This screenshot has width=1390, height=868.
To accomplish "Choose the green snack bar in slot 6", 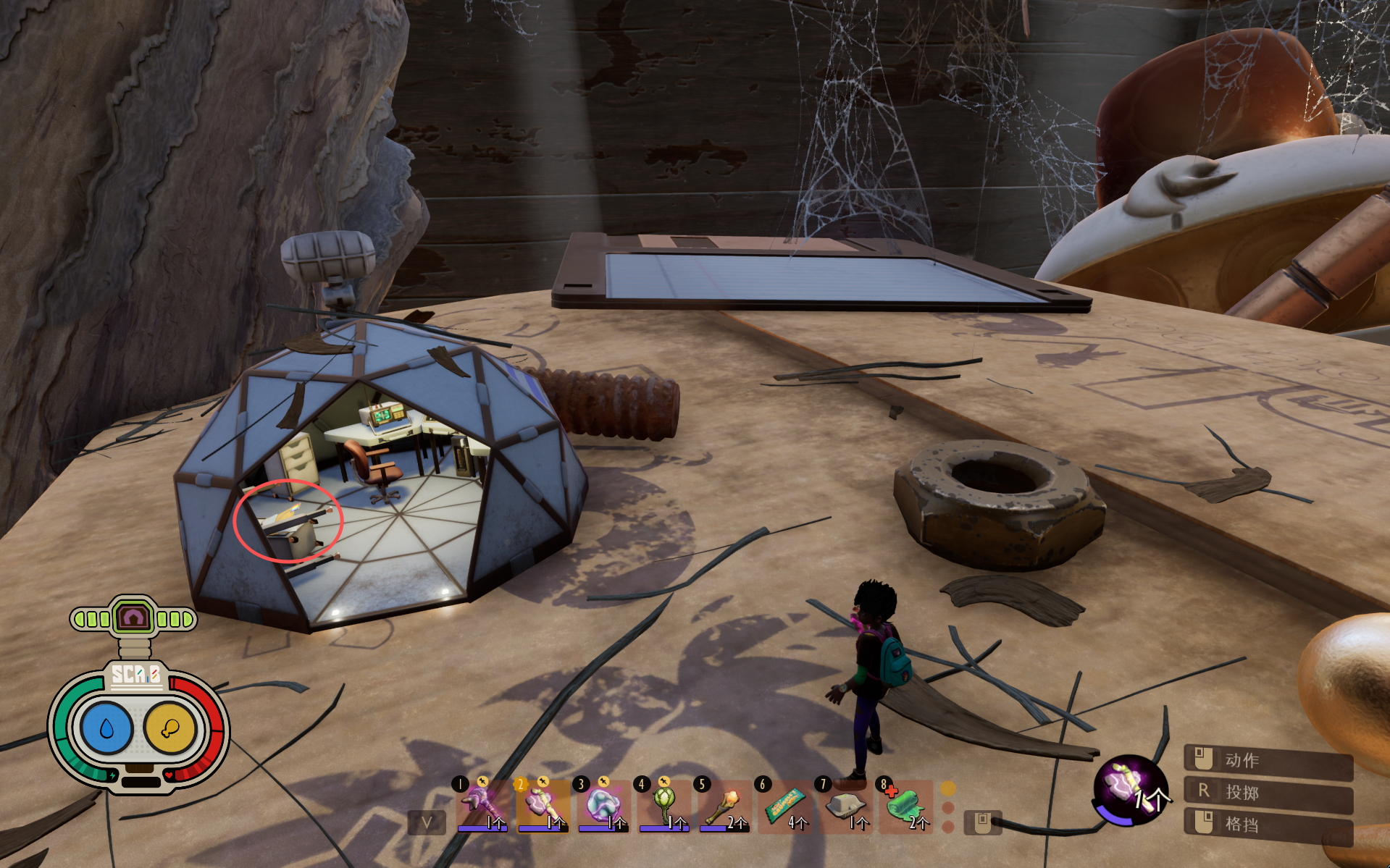I will click(785, 805).
